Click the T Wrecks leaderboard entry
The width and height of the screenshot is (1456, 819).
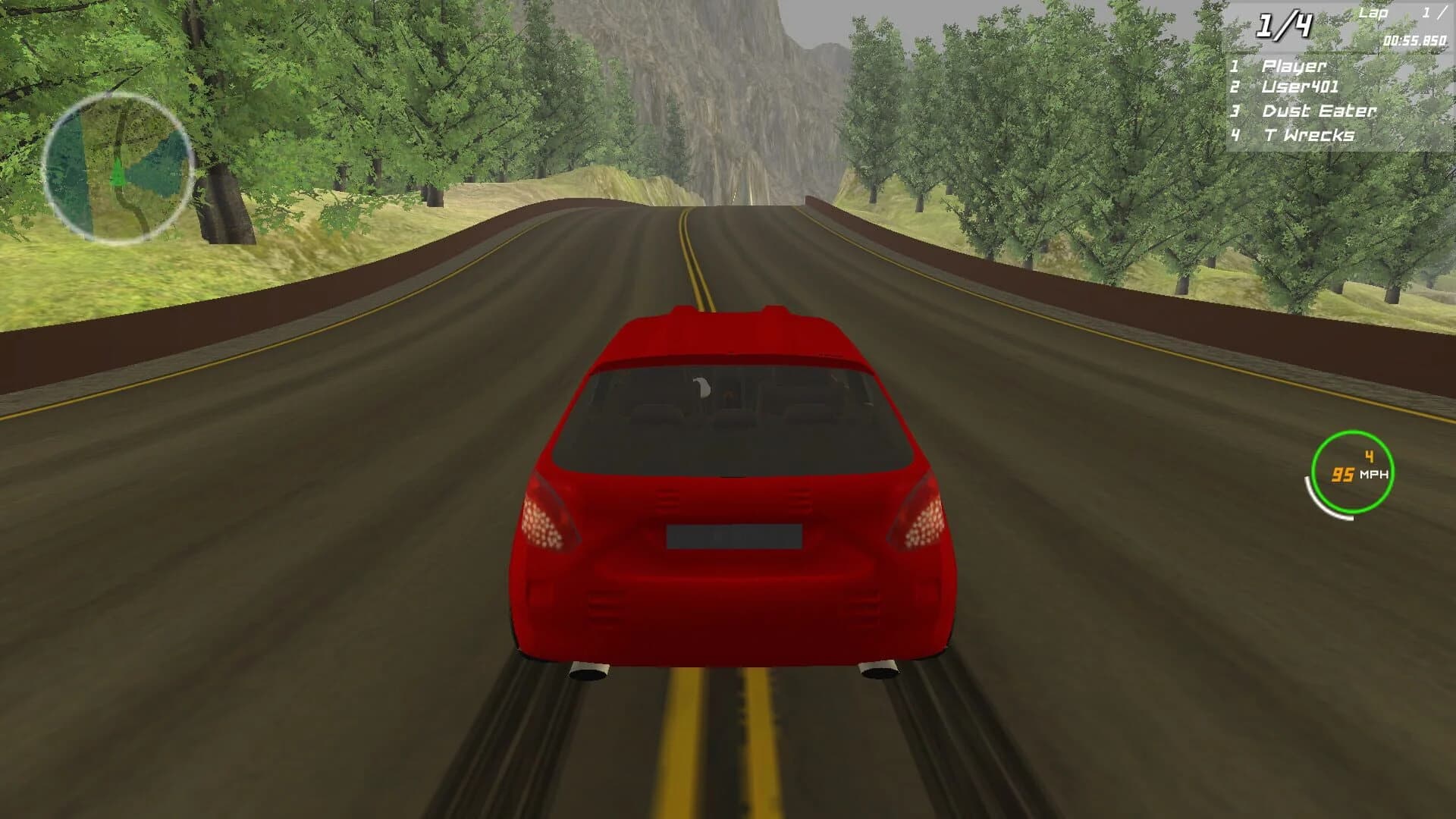[x=1310, y=136]
